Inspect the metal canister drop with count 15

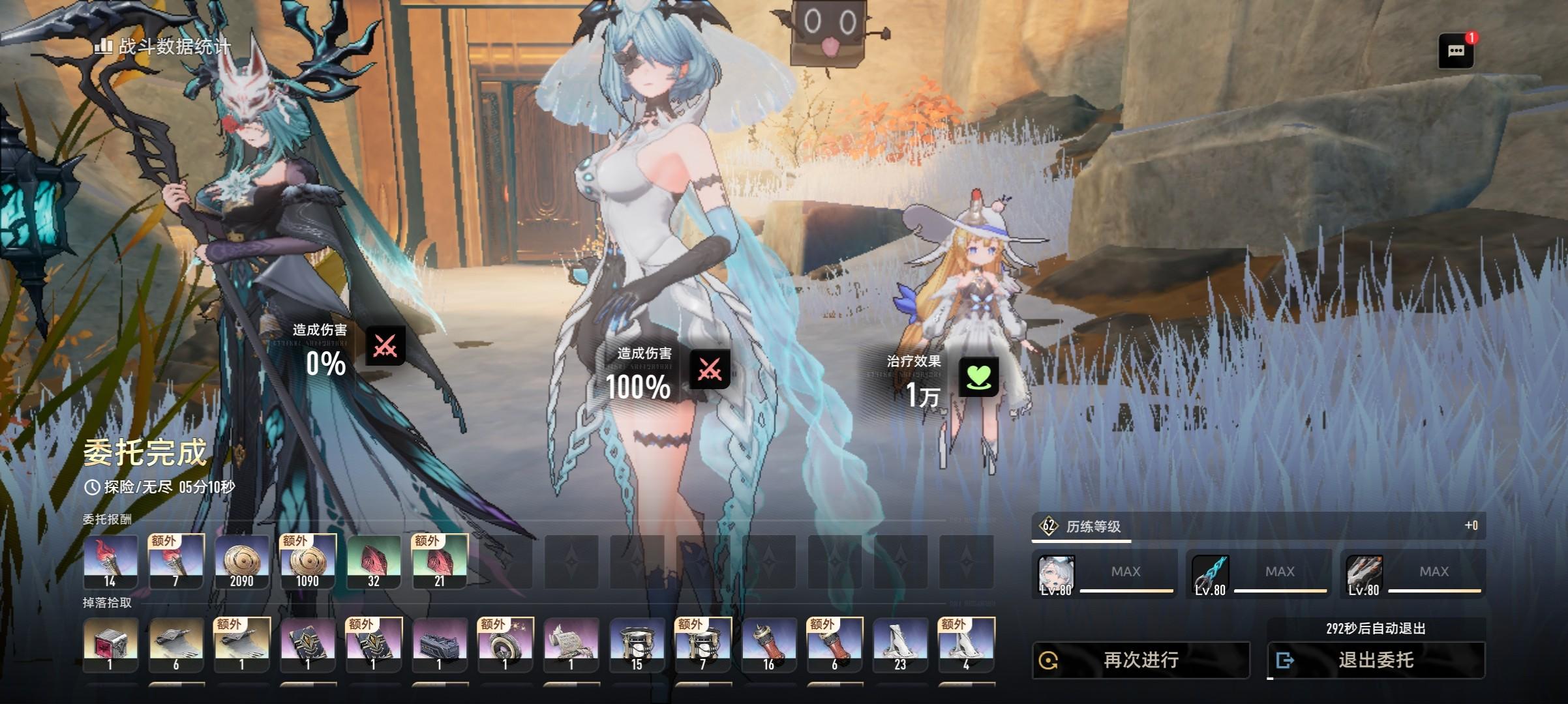pos(637,645)
